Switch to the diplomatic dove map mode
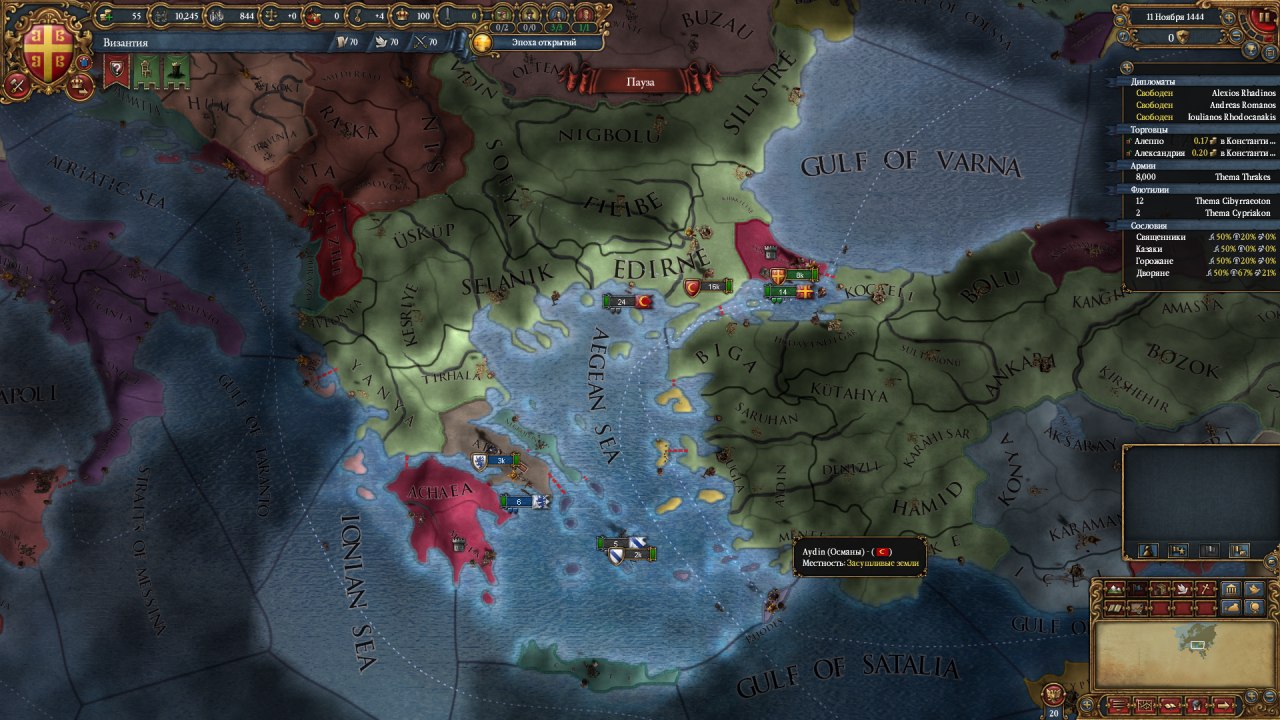1280x720 pixels. 1181,589
